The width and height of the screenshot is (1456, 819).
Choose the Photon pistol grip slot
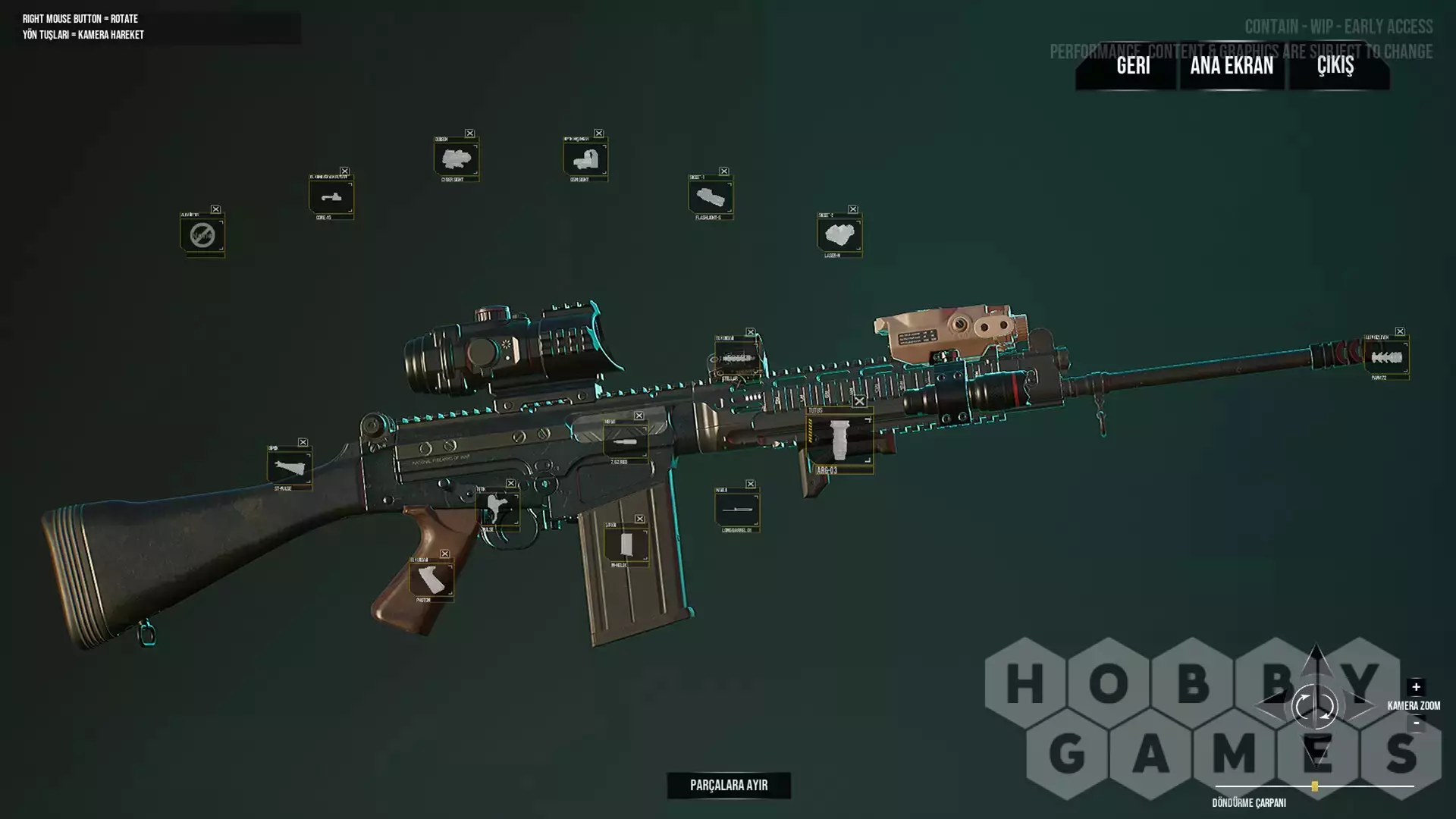[x=431, y=580]
